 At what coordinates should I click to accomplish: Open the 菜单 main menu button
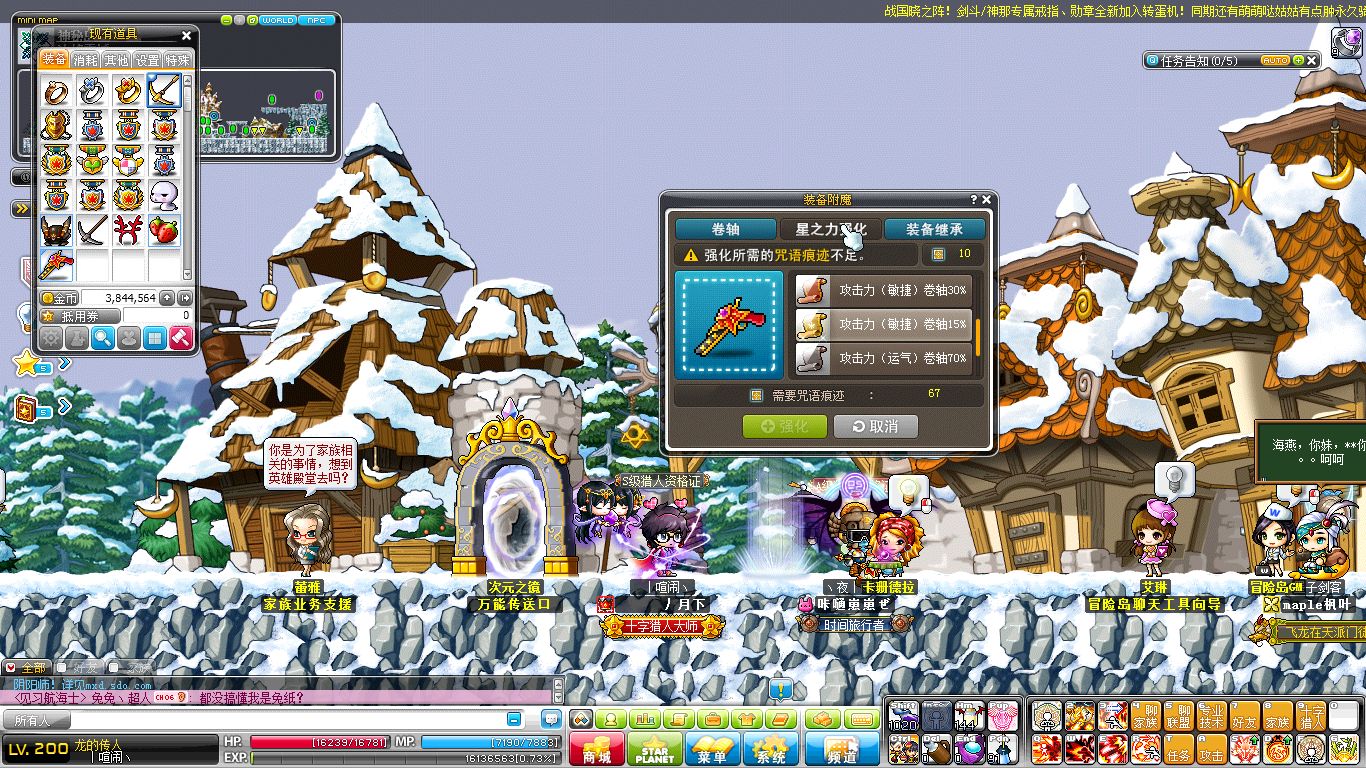tap(711, 750)
